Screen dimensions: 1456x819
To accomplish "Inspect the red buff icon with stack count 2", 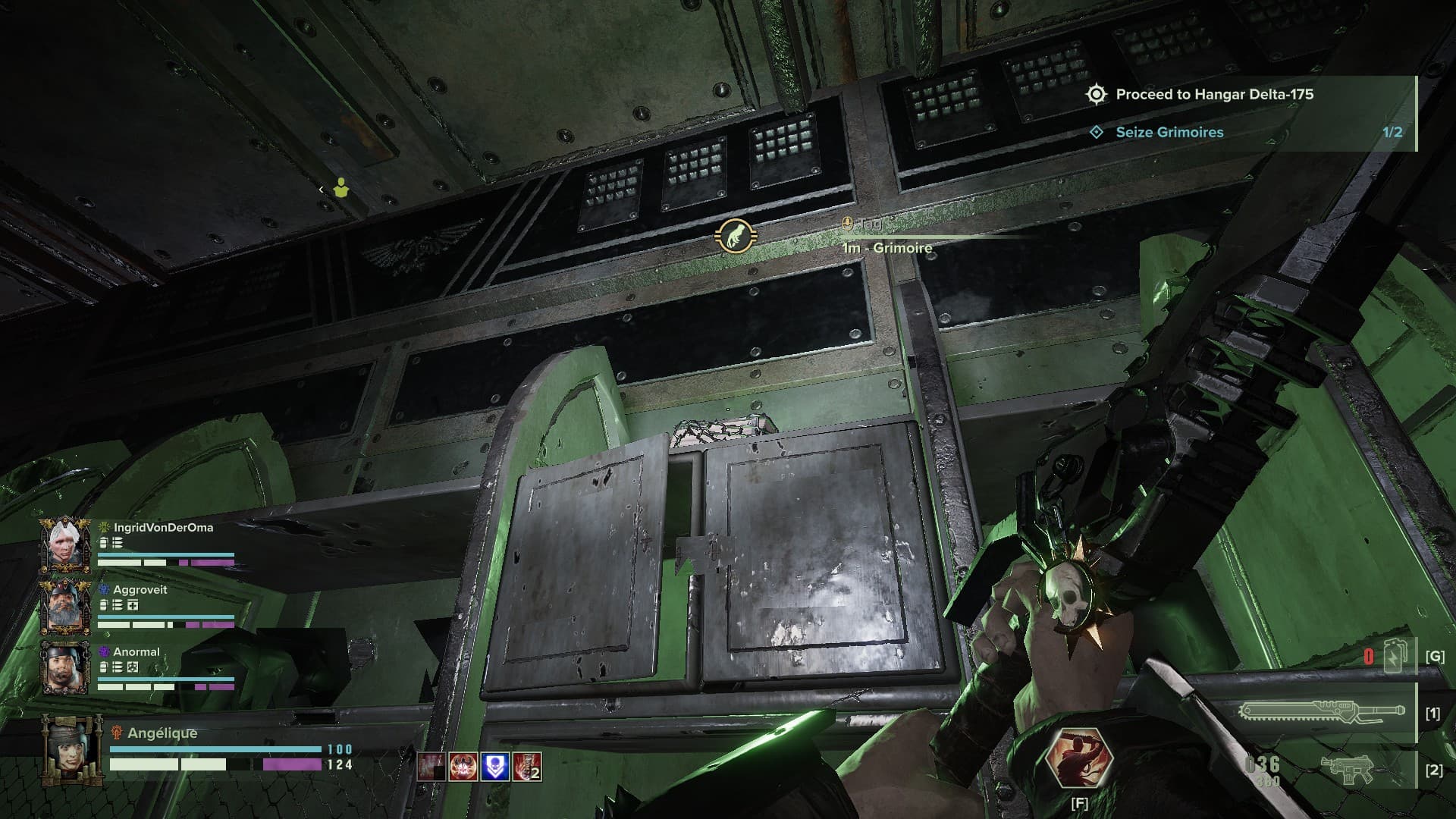I will [x=527, y=767].
